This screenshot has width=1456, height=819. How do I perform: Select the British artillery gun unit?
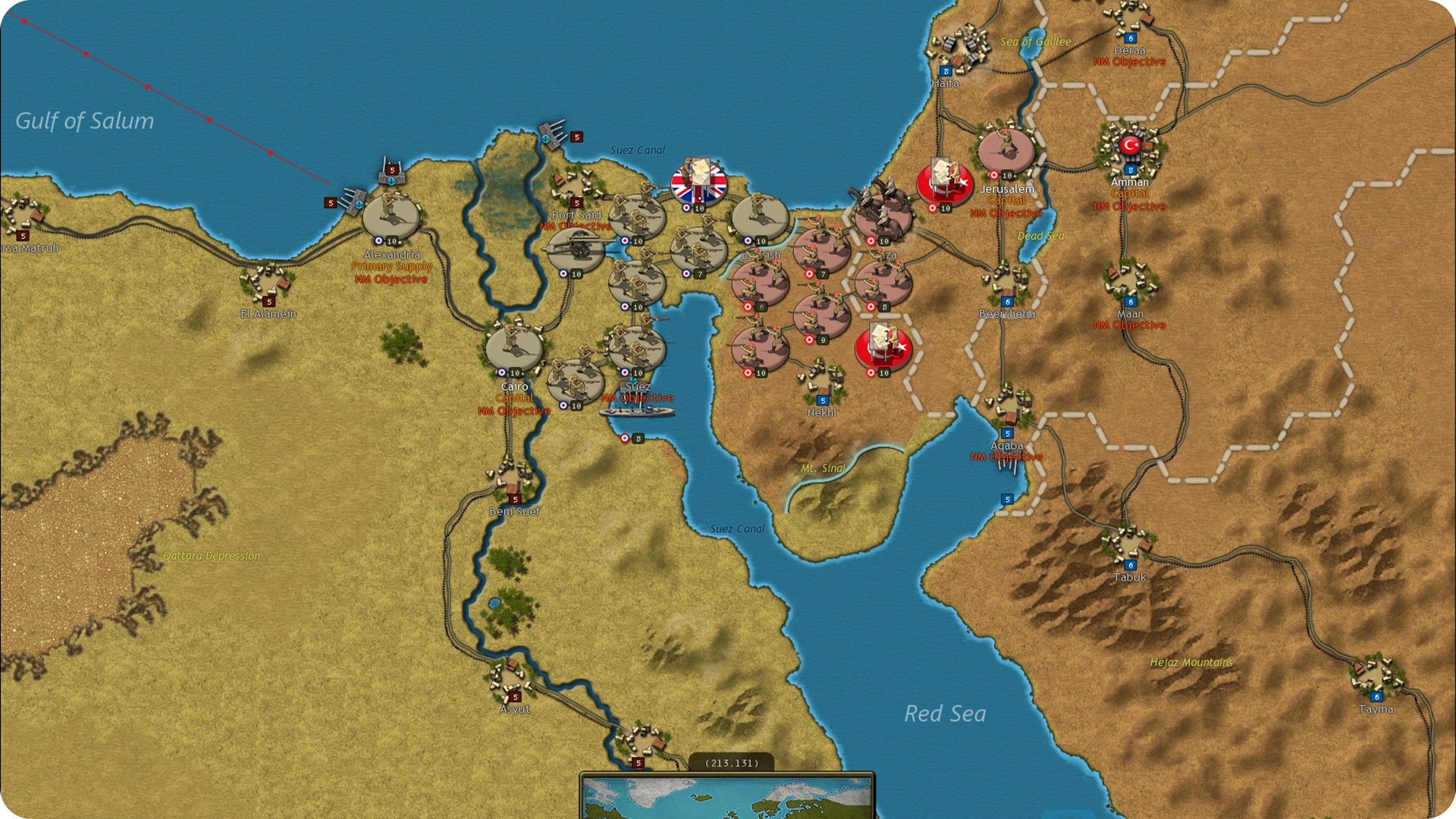pos(576,249)
